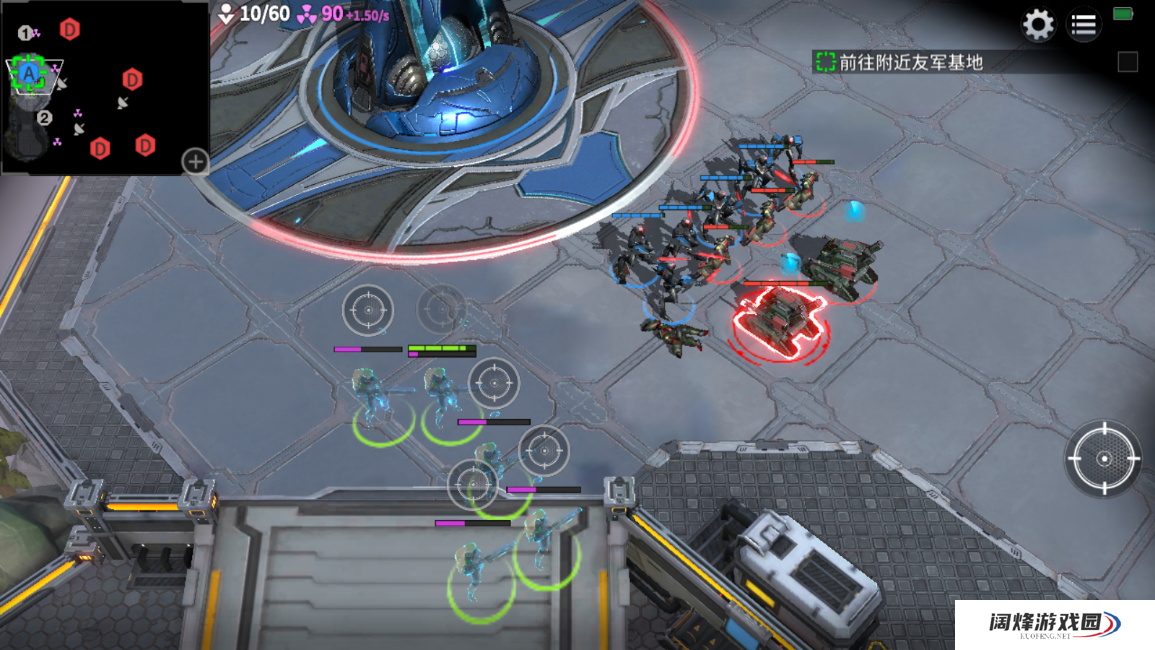
Task: Click the blue A base marker on minimap
Action: (30, 73)
